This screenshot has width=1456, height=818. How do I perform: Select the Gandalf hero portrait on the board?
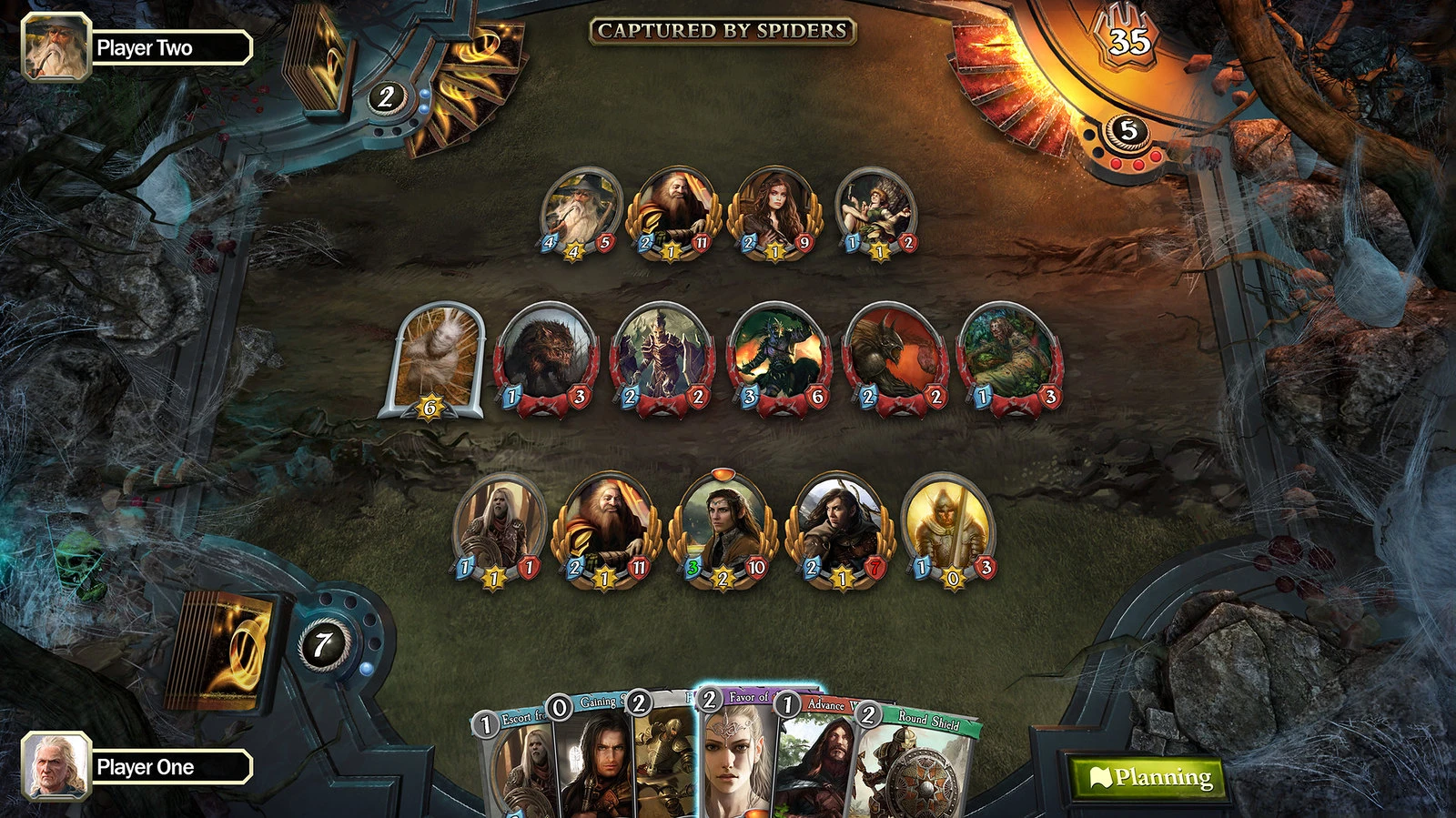coord(578,207)
